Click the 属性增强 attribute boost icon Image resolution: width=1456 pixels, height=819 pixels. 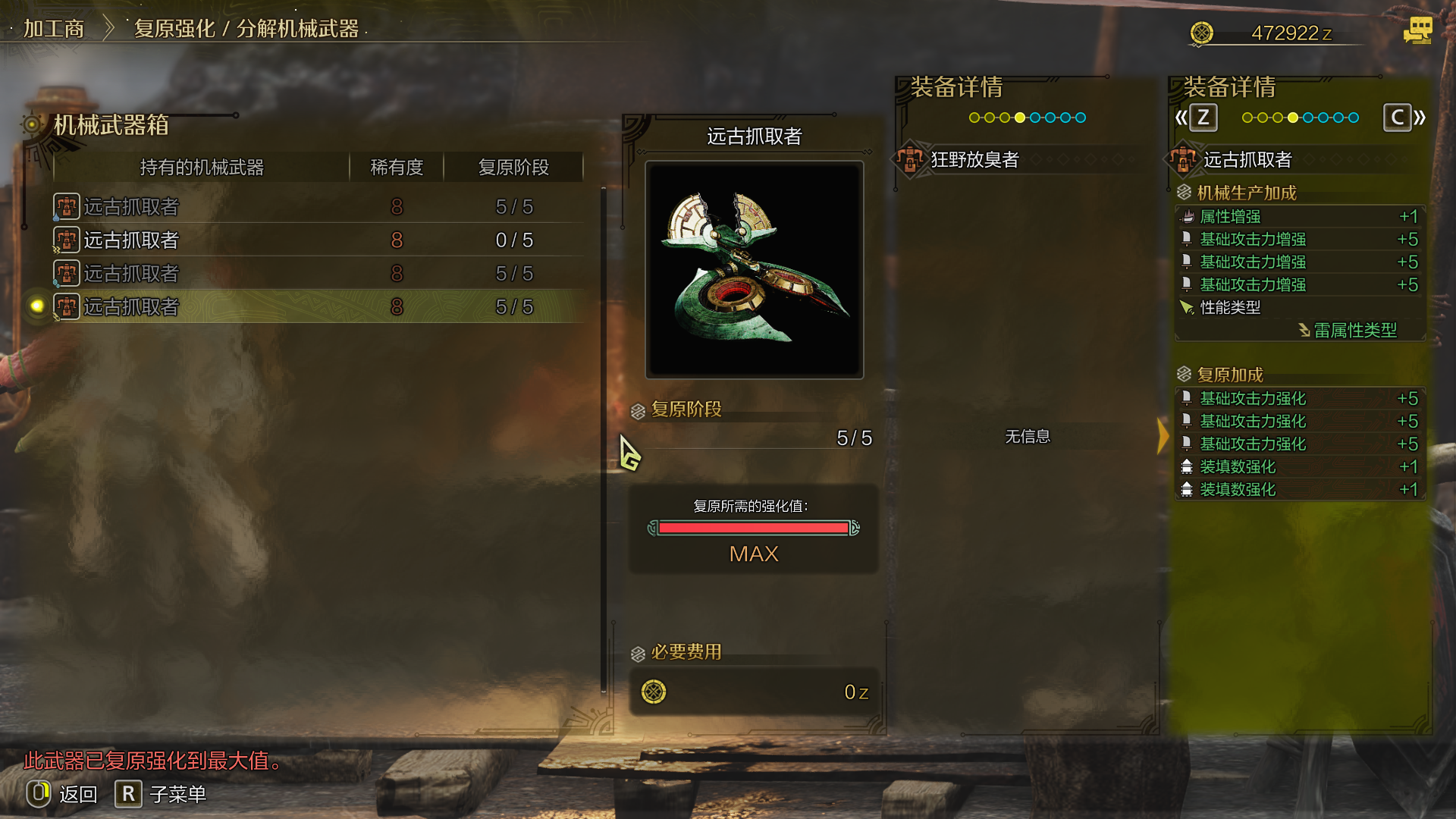click(1188, 216)
